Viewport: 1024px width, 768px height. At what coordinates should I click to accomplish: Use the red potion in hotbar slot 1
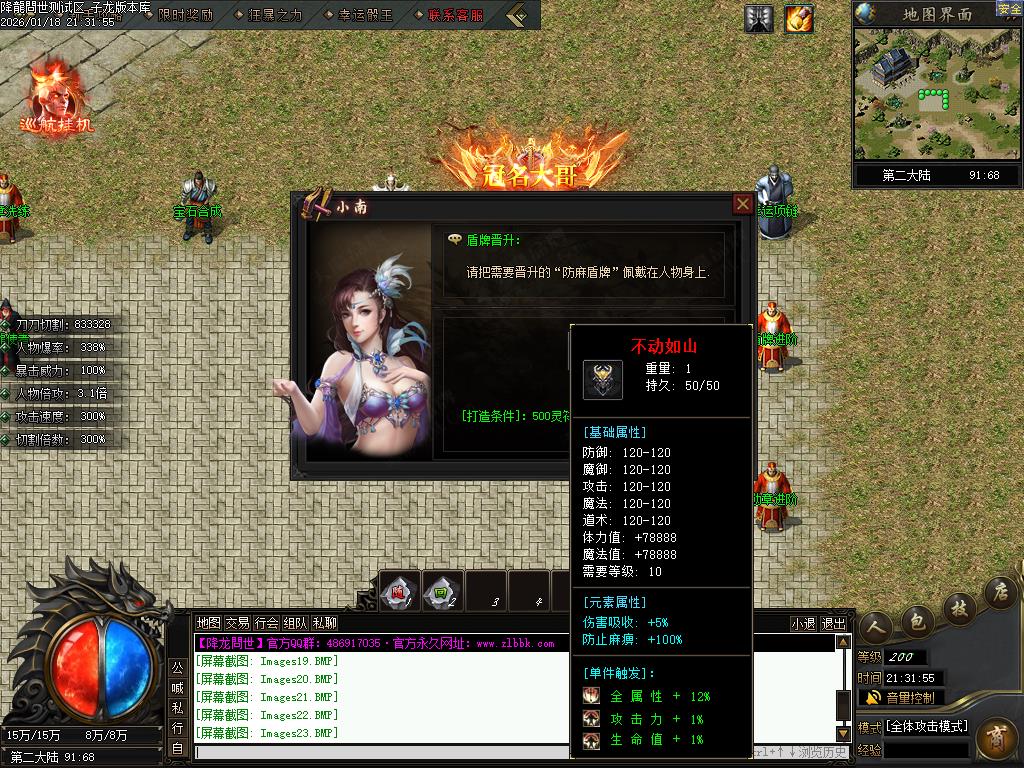[400, 590]
